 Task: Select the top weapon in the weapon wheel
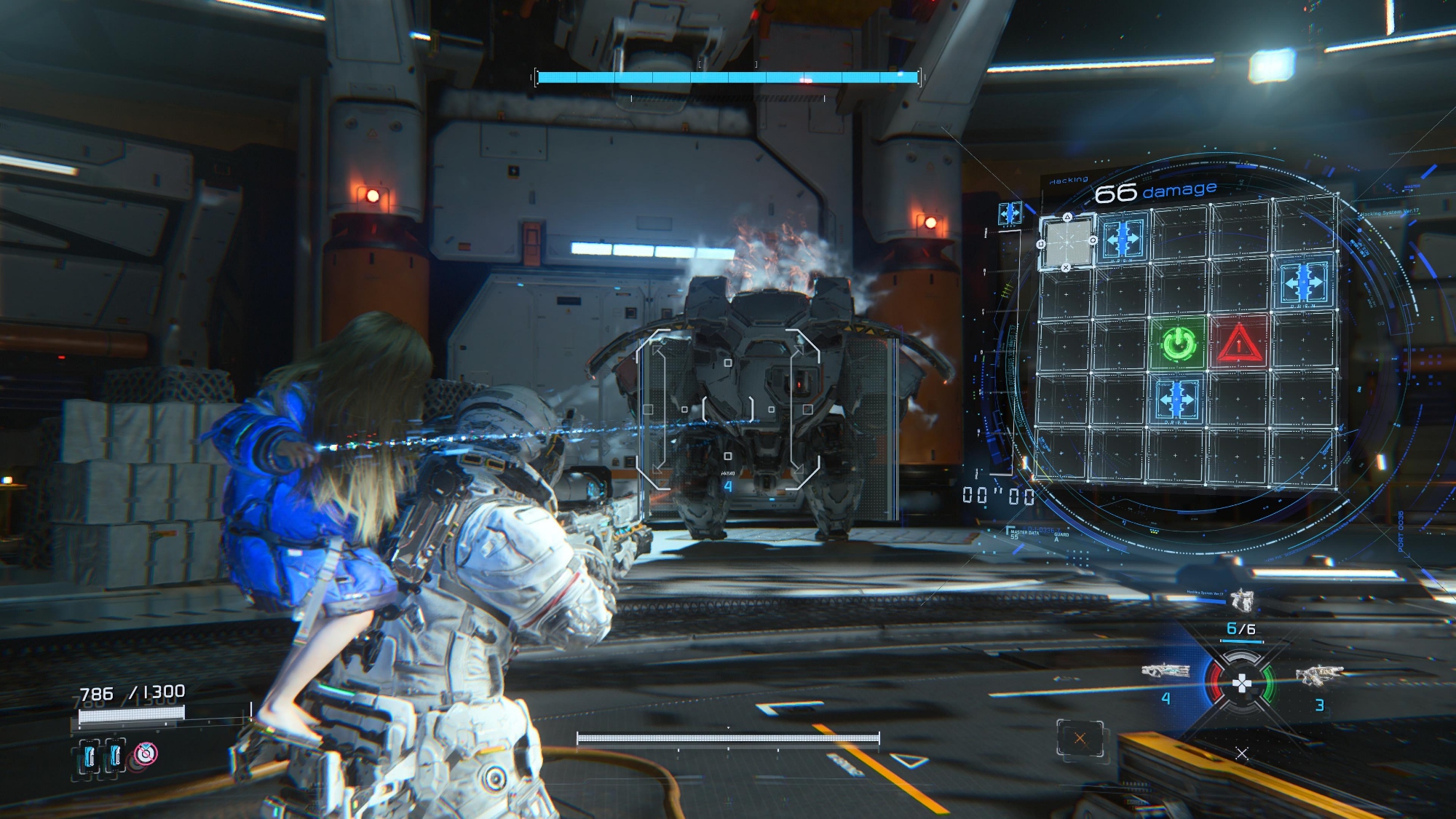click(1242, 601)
